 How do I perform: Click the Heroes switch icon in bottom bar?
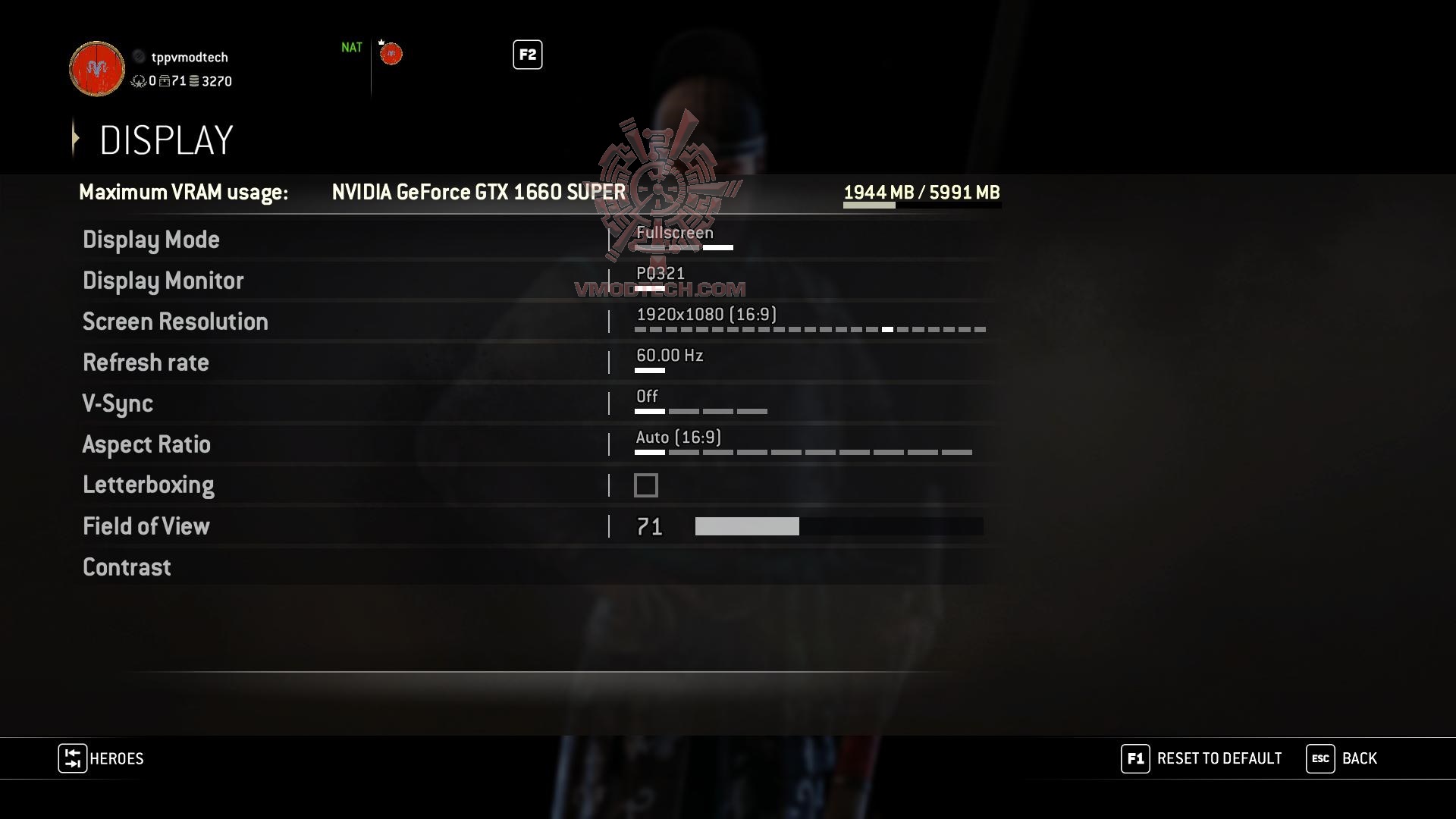(72, 759)
